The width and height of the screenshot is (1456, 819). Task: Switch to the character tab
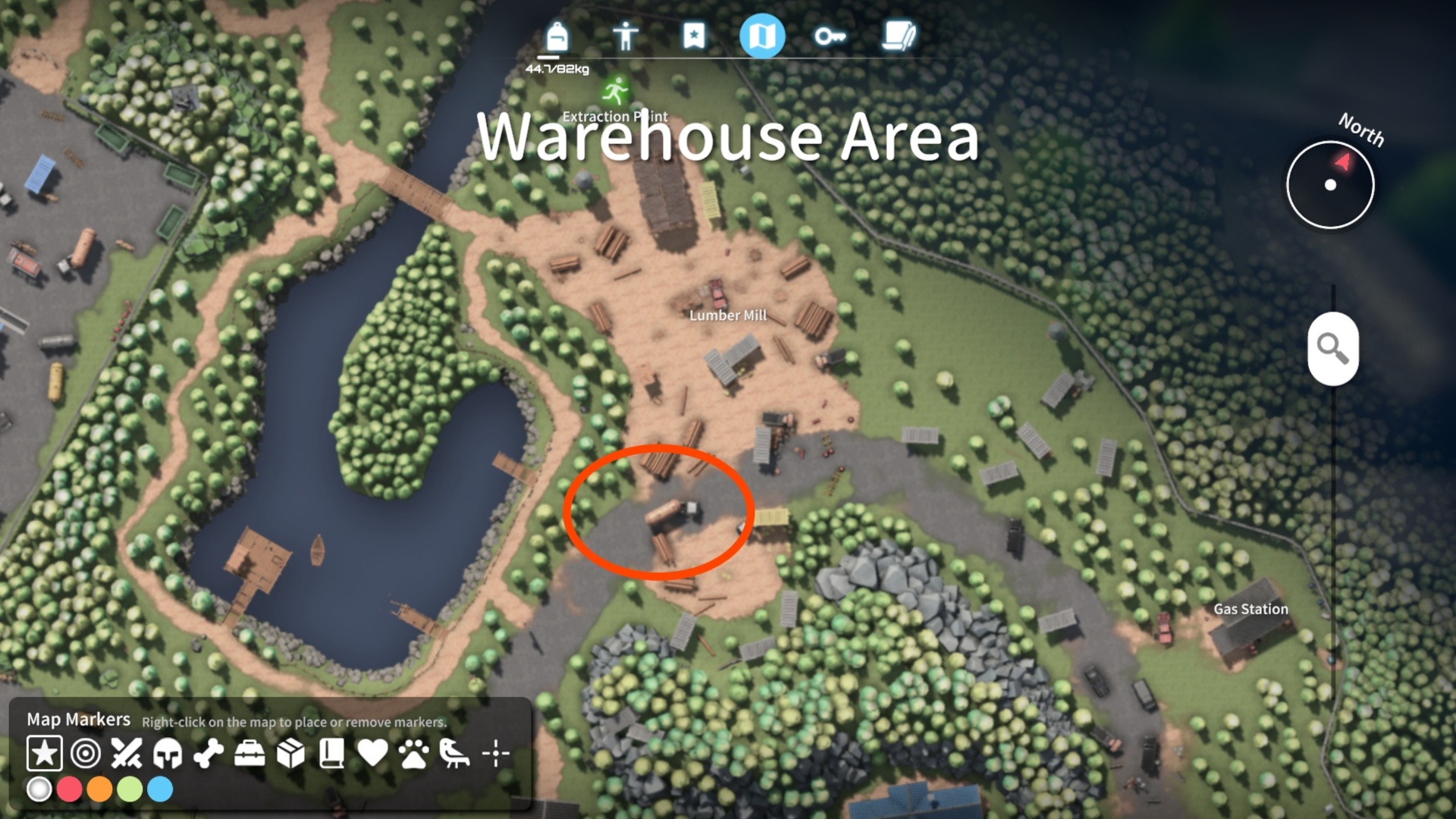click(x=626, y=34)
